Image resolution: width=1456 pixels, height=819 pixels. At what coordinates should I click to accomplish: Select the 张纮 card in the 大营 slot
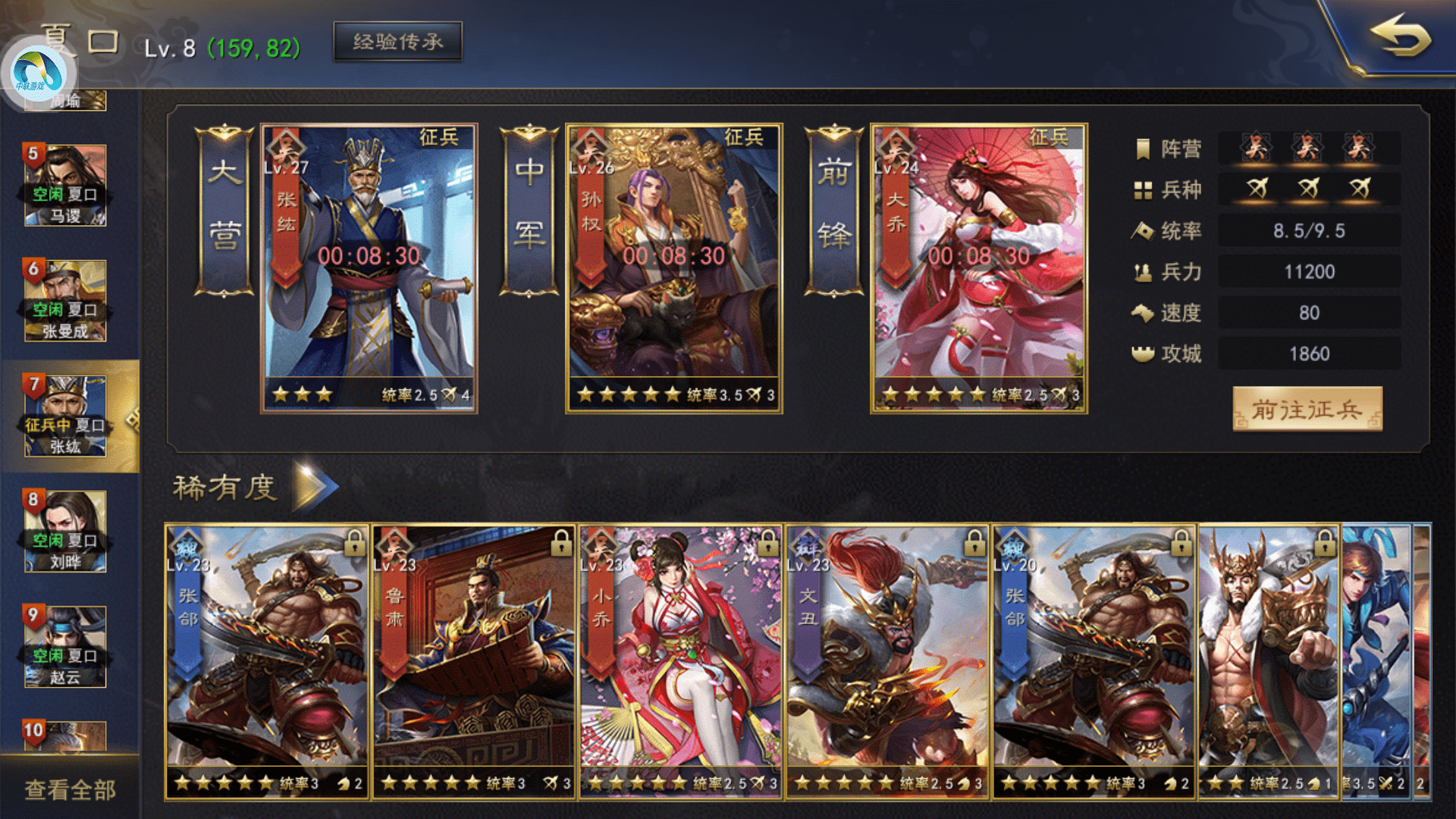tap(369, 268)
